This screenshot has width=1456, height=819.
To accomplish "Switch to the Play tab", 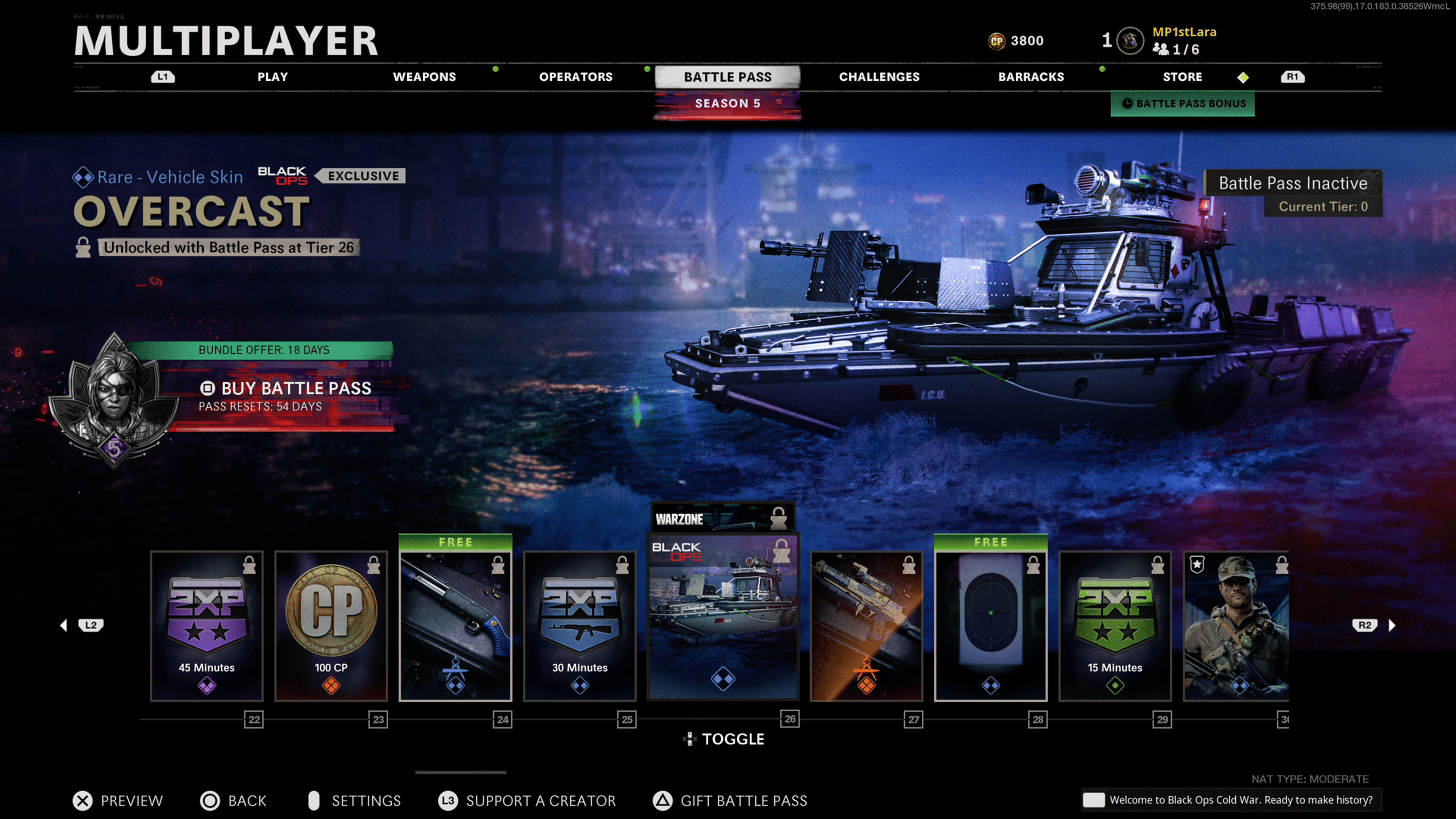I will pos(273,77).
